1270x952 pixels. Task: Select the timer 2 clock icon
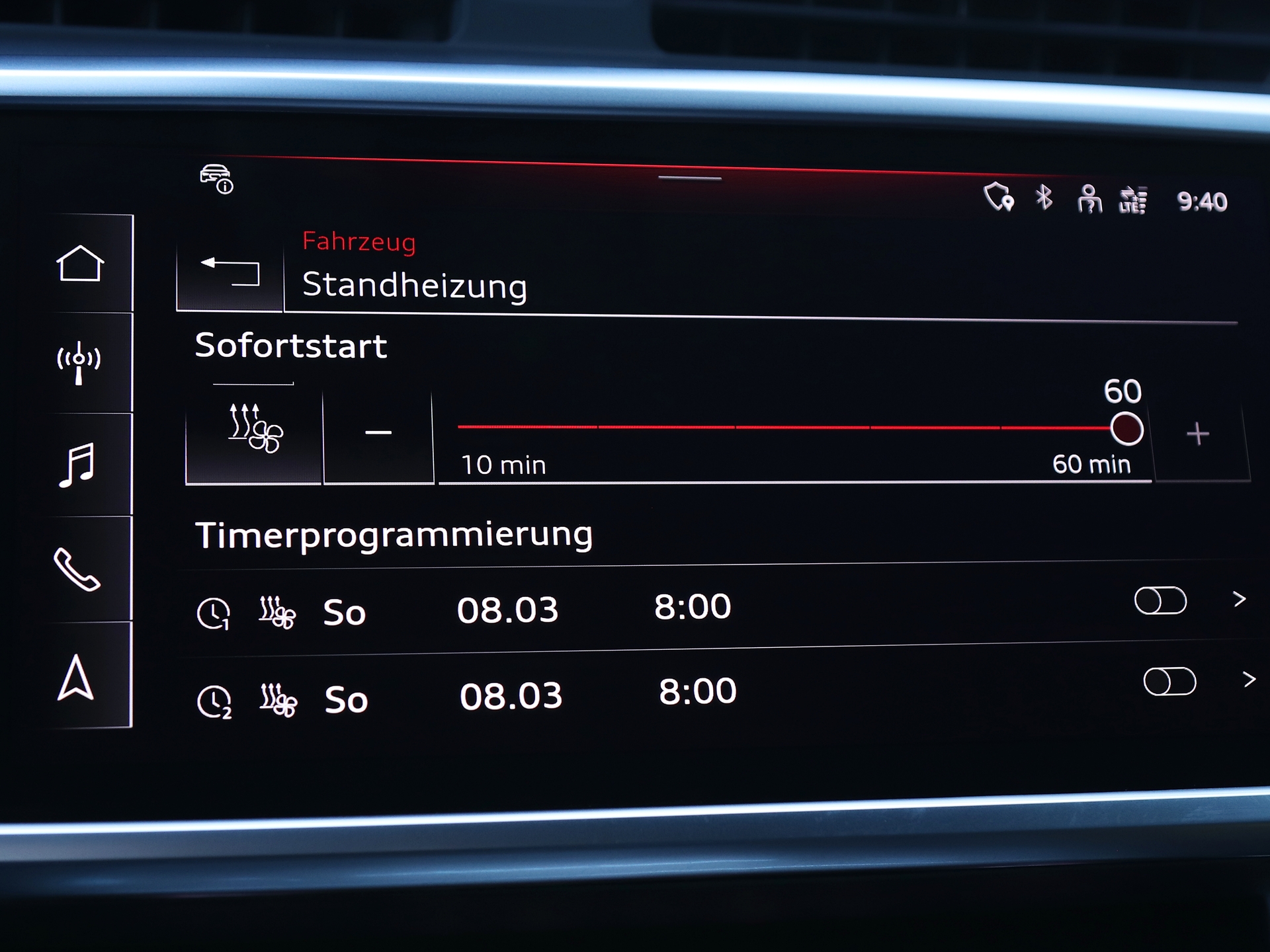214,702
